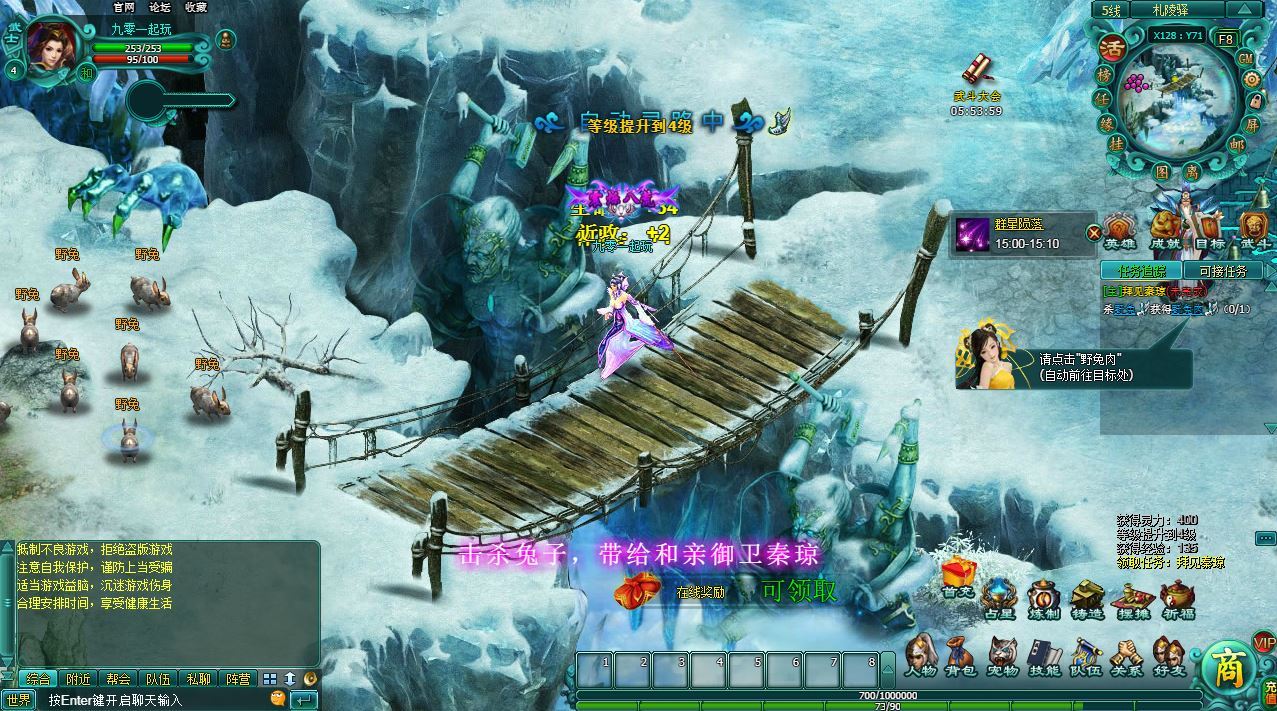1277x711 pixels.
Task: Open the 商 shop button
Action: tap(1226, 666)
